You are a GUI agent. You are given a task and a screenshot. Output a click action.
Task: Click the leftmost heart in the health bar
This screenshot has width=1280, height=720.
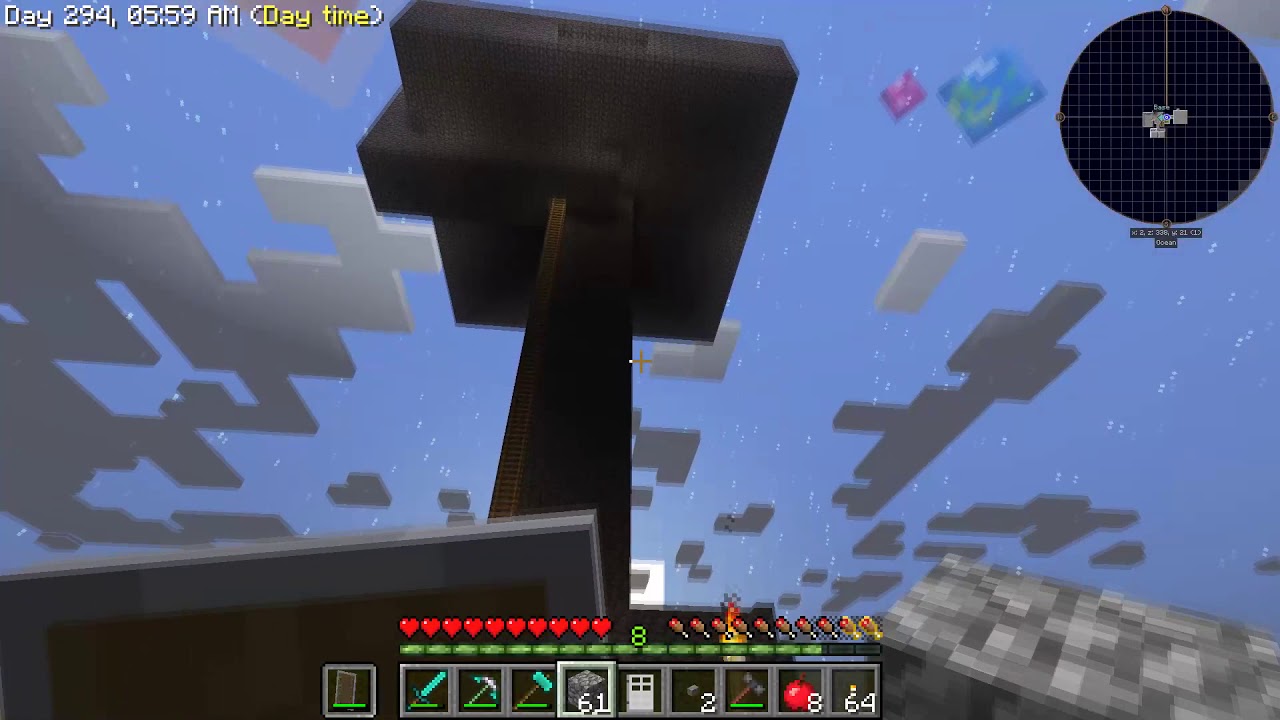click(x=407, y=627)
